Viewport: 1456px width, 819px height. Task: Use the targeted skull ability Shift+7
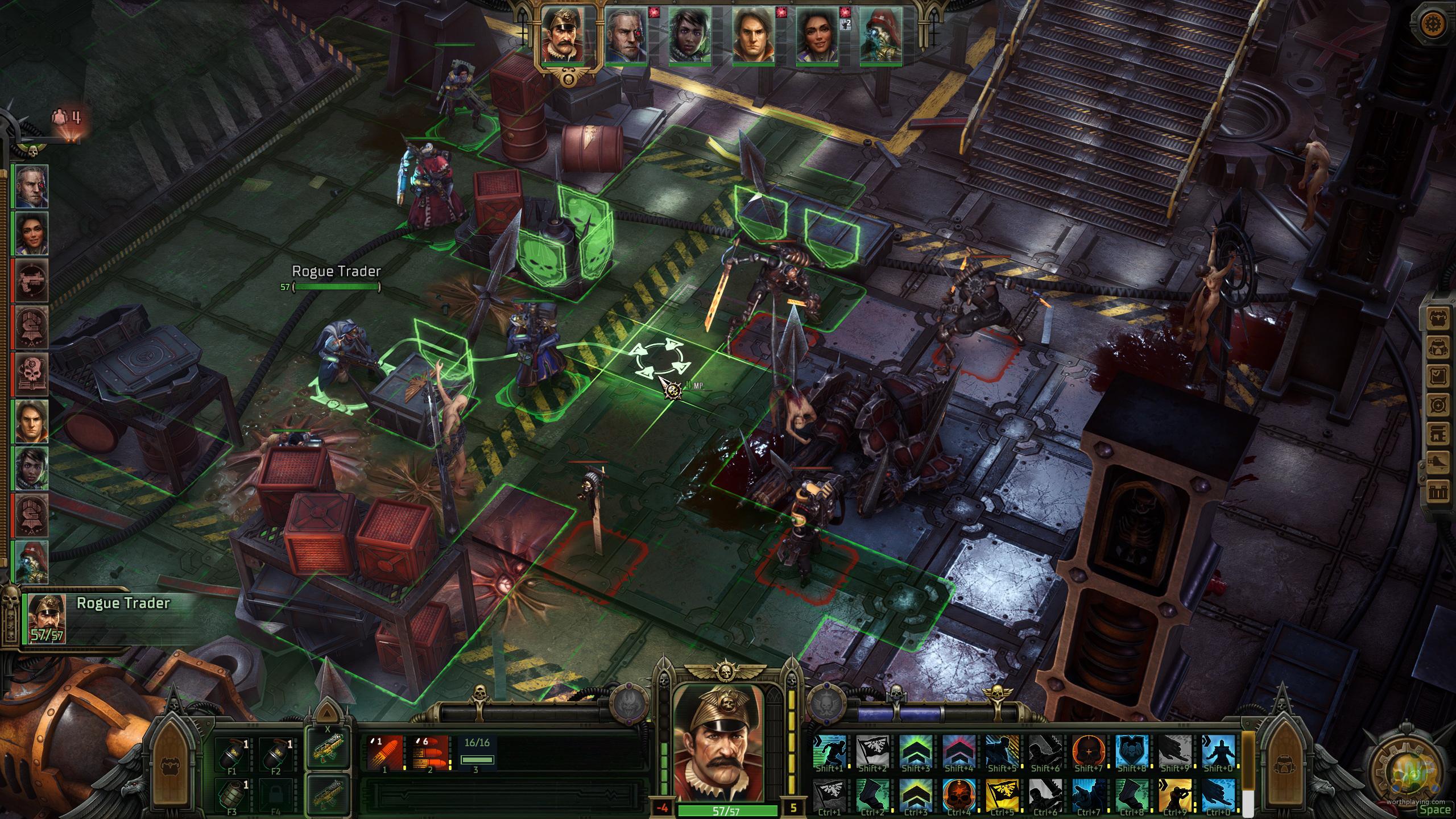coord(1089,752)
